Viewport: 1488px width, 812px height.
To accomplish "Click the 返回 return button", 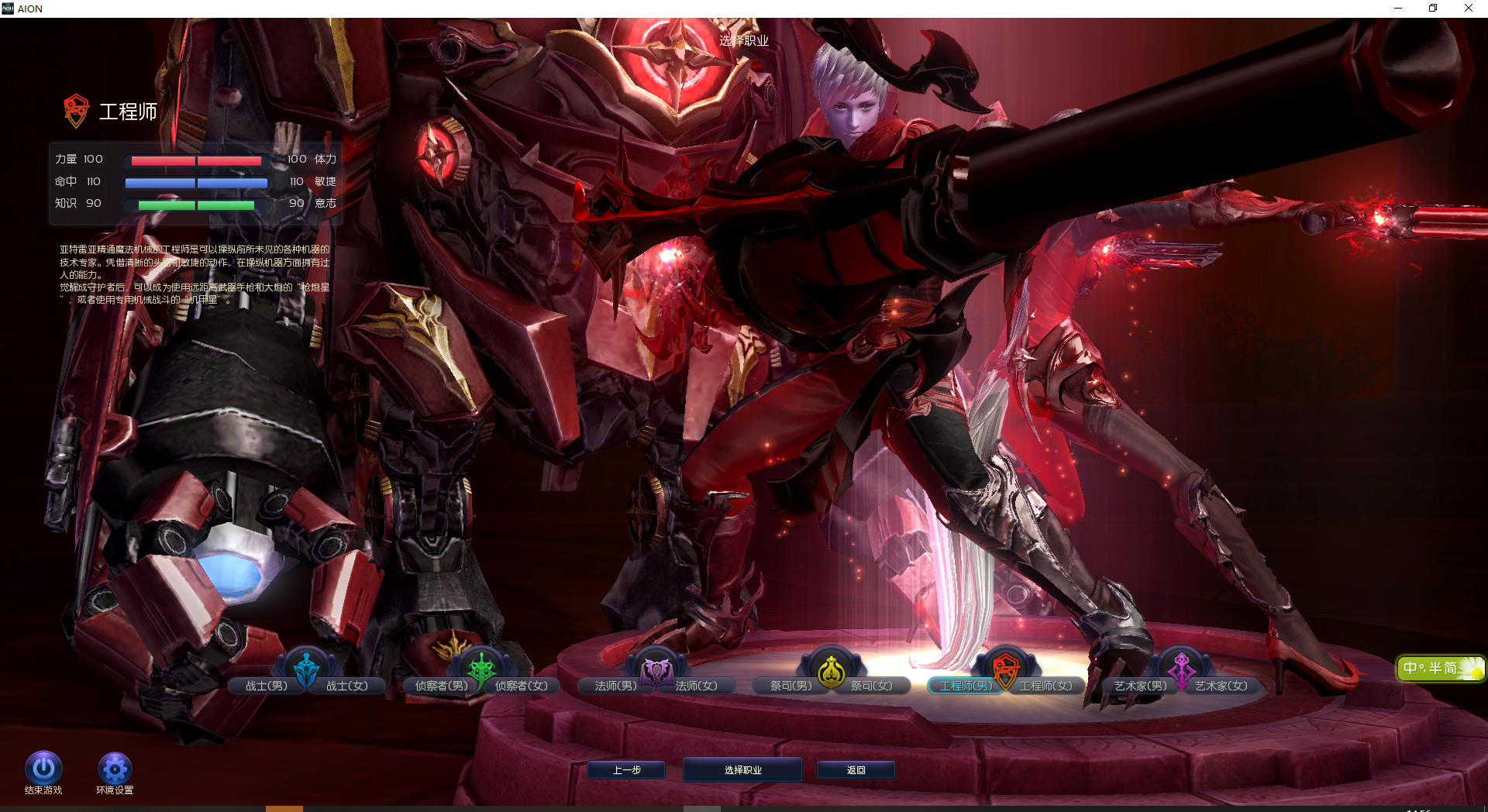I will (x=856, y=770).
